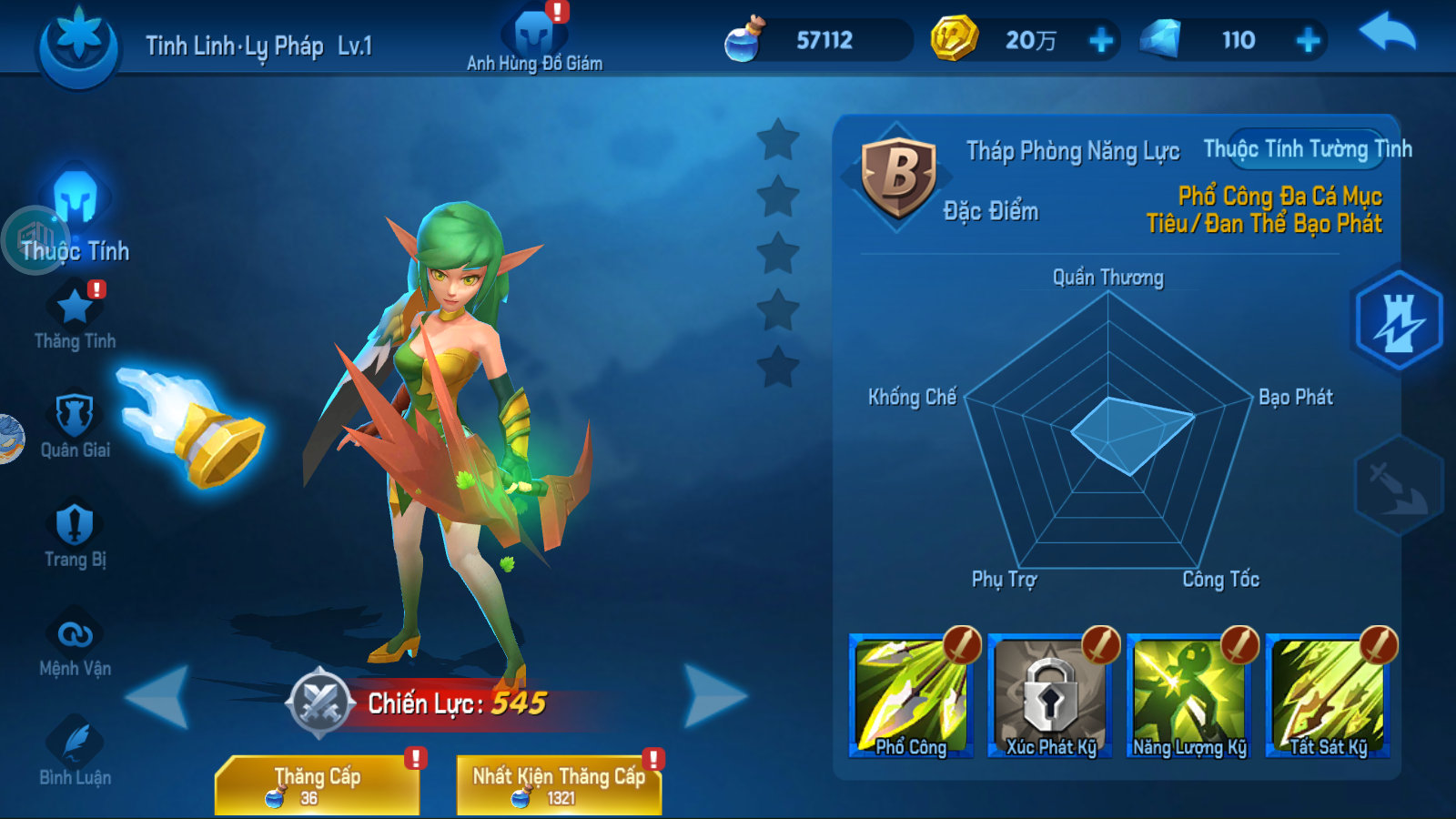Open Thuộc Tính Tường Tình detailed attributes

[x=1307, y=149]
